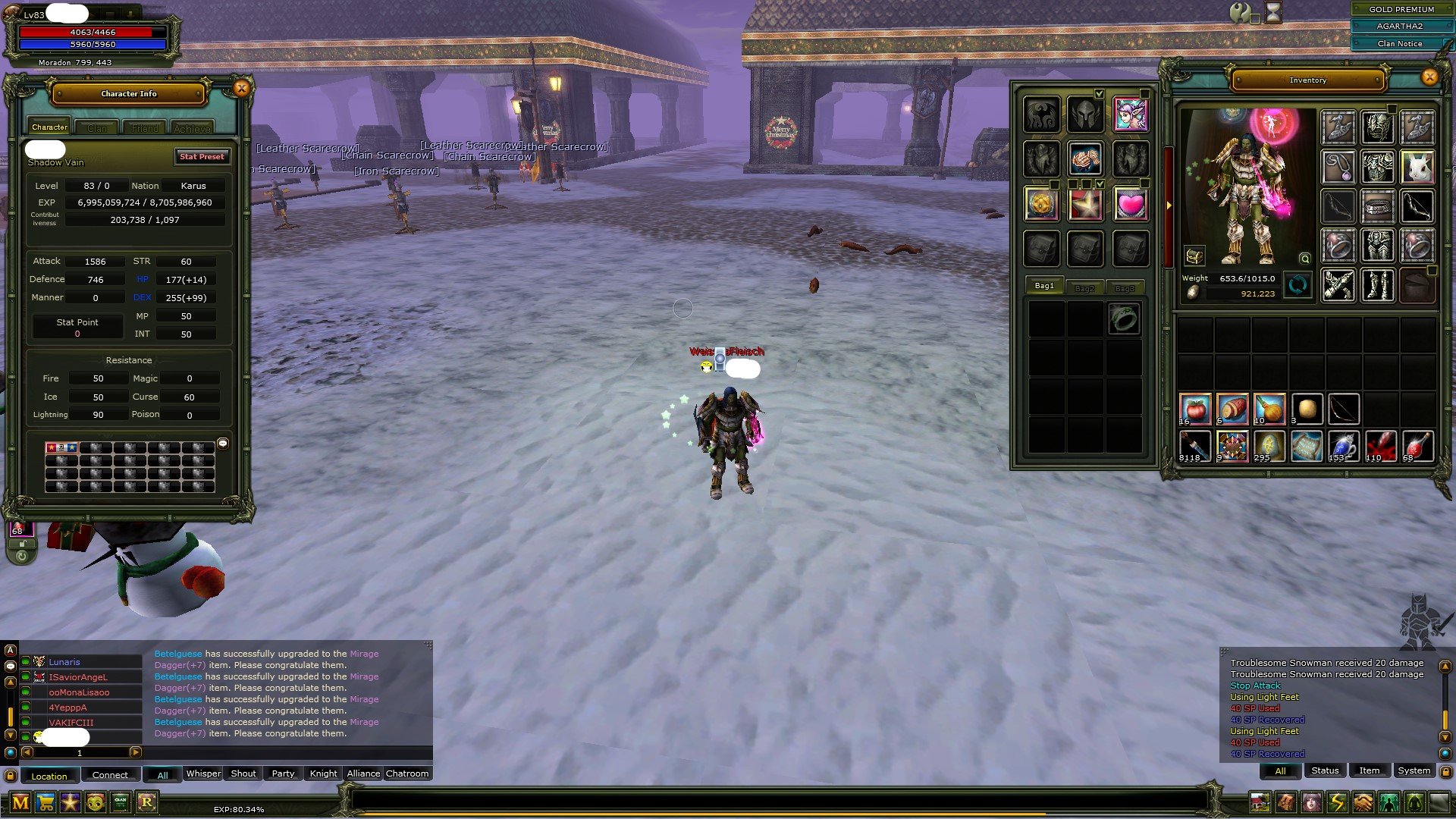Select Lunaris in the player list
The height and width of the screenshot is (819, 1456).
(64, 662)
